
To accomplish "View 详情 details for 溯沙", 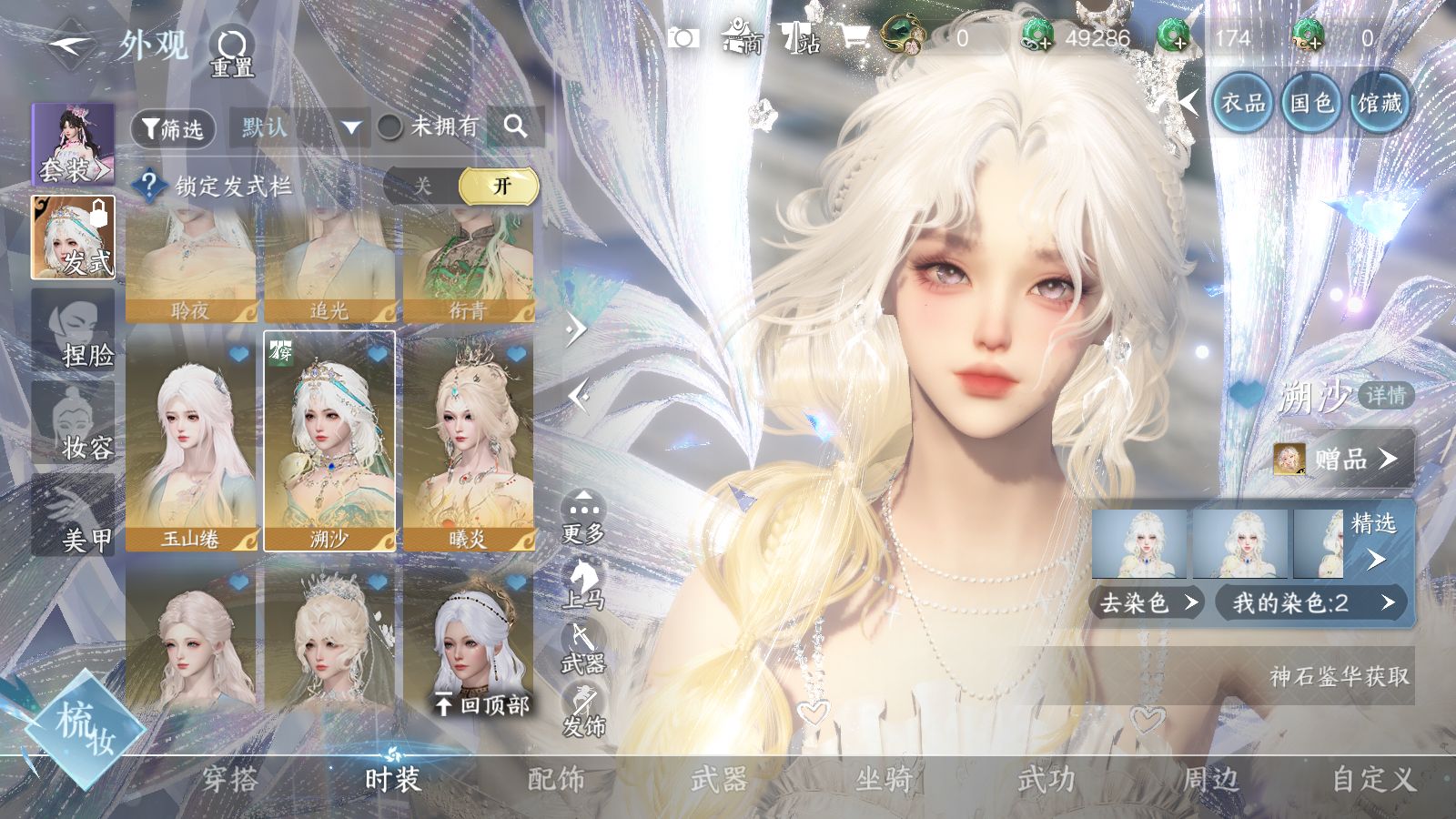I will (1386, 395).
